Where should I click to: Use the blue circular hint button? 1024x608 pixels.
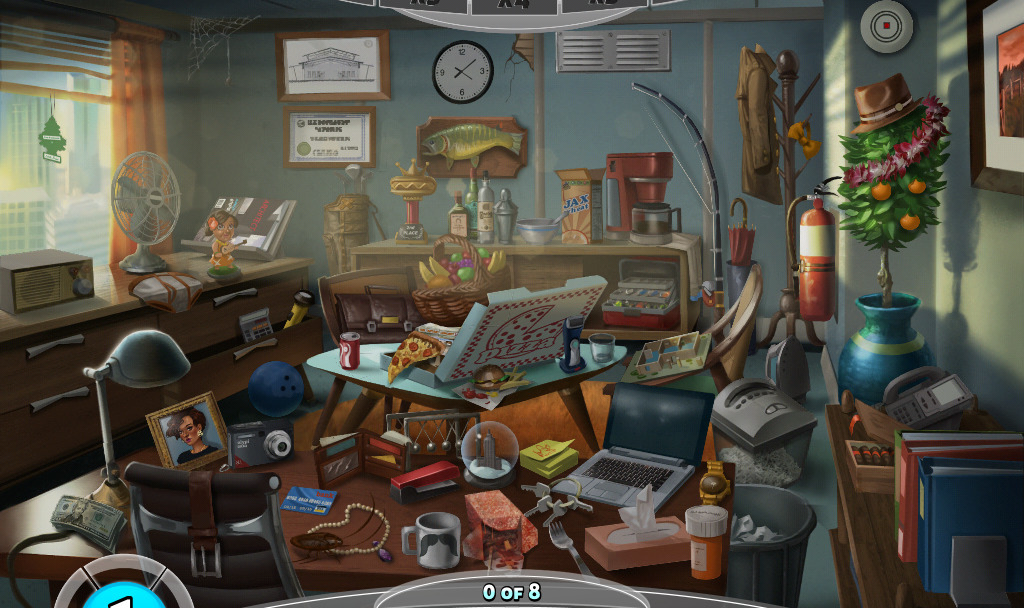120,598
